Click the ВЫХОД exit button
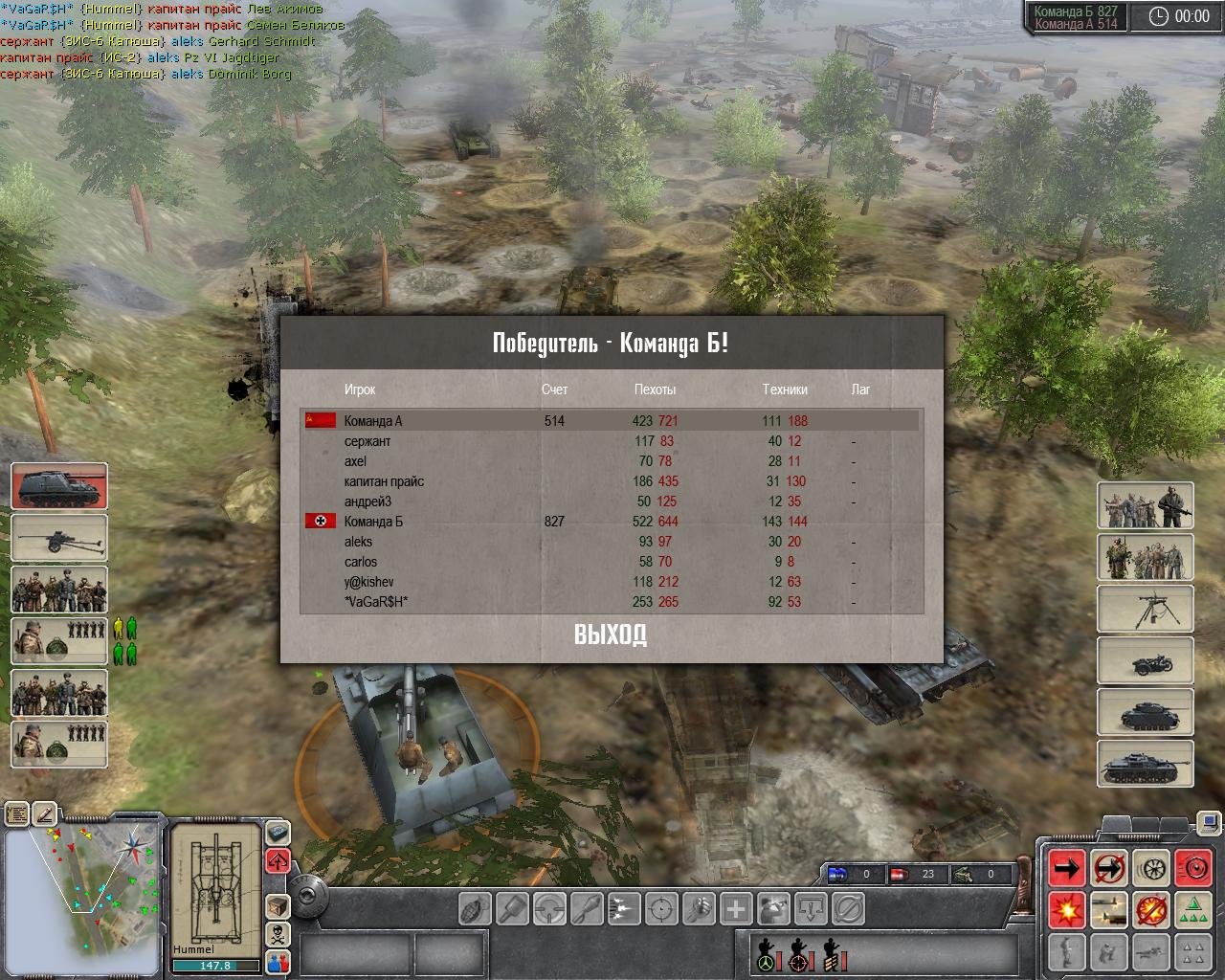 (611, 635)
